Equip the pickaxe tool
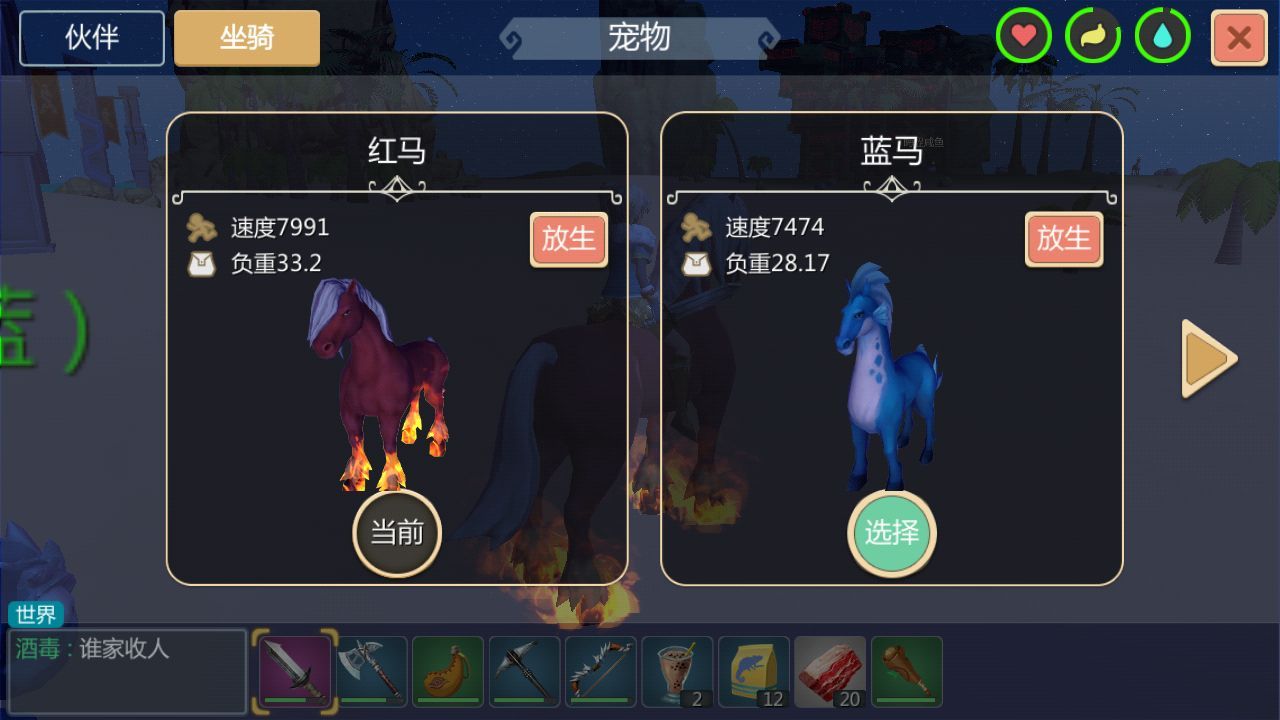Image resolution: width=1280 pixels, height=720 pixels. pyautogui.click(x=524, y=670)
